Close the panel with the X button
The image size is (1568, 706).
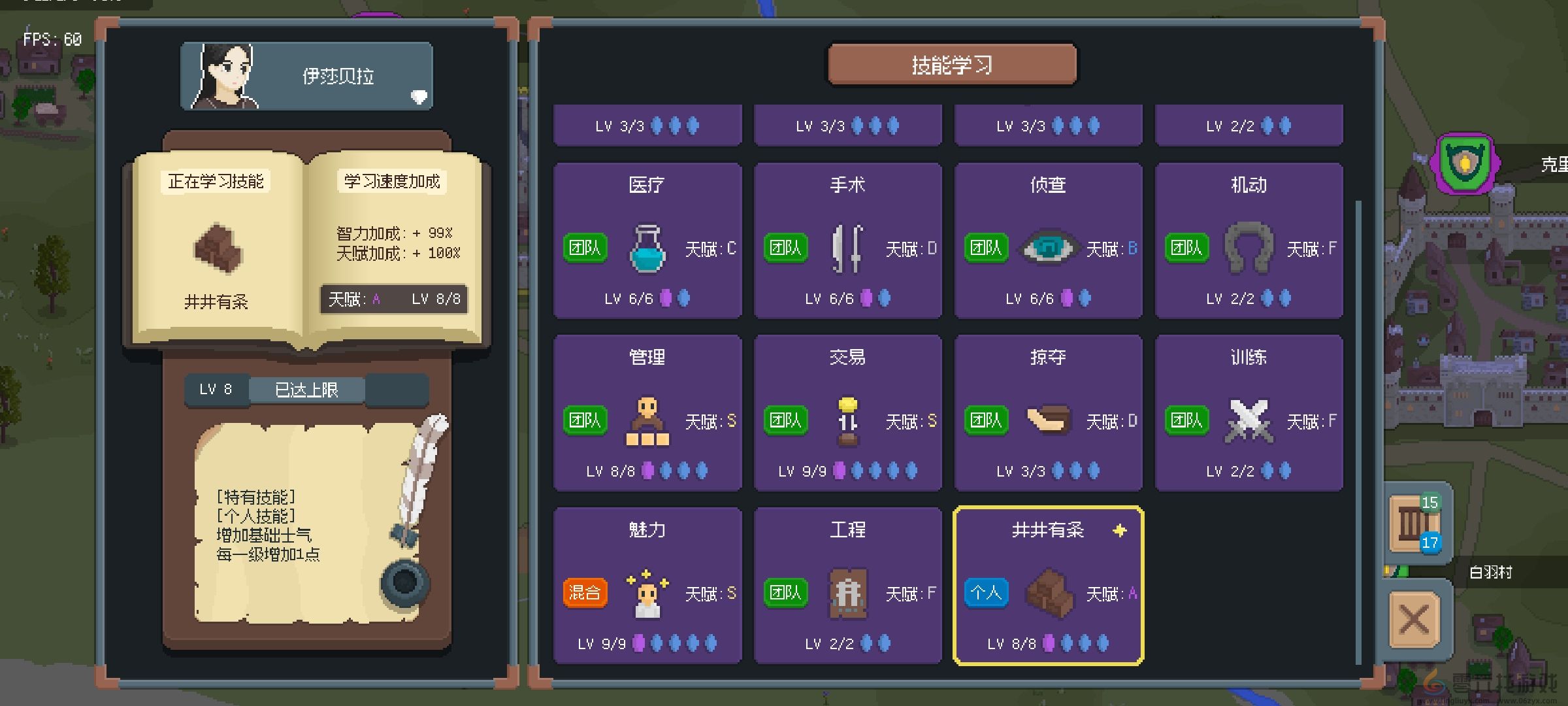(x=1414, y=618)
